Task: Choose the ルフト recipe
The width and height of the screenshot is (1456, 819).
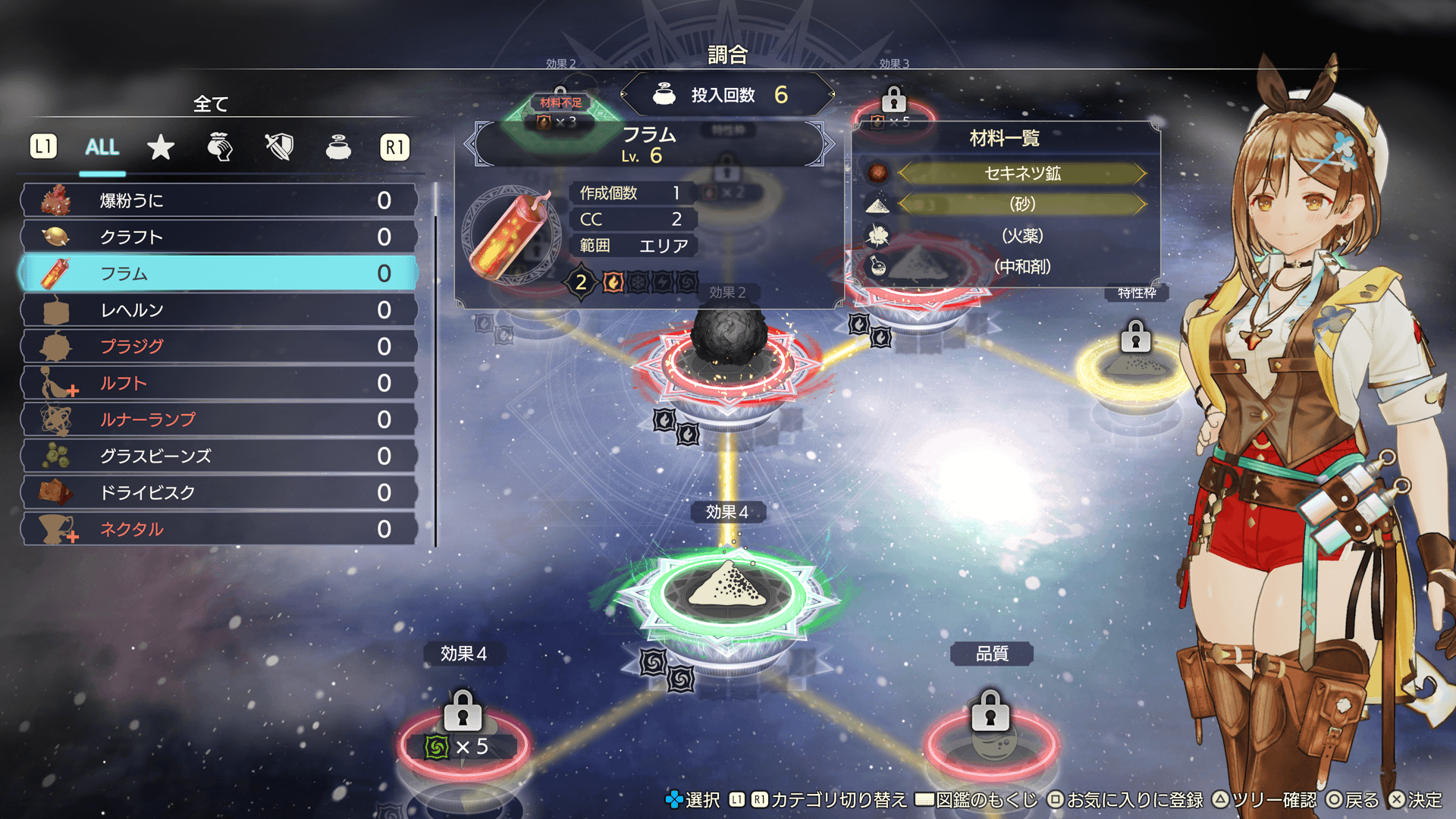Action: tap(220, 383)
